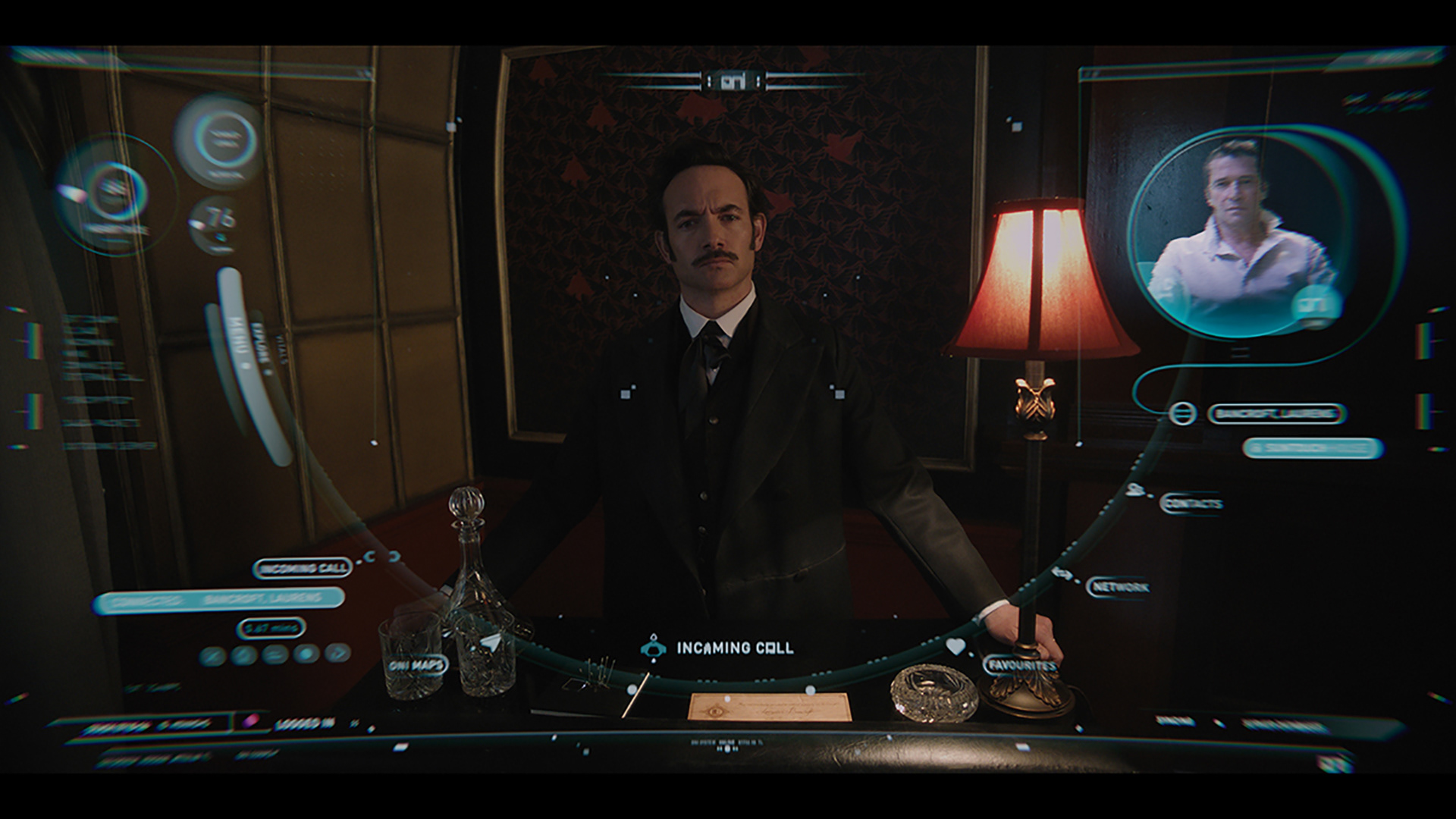Click the Incoming Call pill label
Viewport: 1456px width, 819px height.
tap(303, 568)
